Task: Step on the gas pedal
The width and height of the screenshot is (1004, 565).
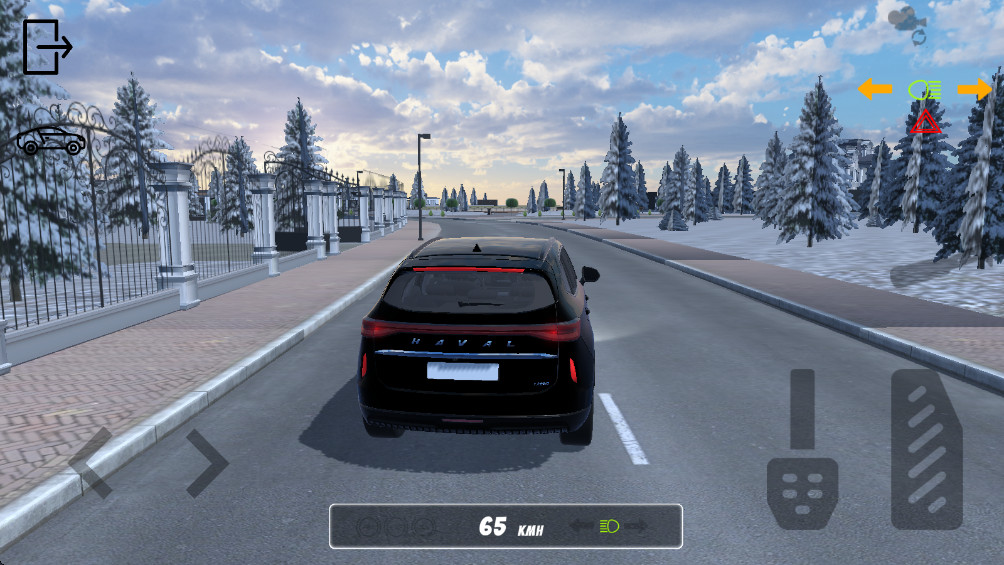Action: (927, 449)
